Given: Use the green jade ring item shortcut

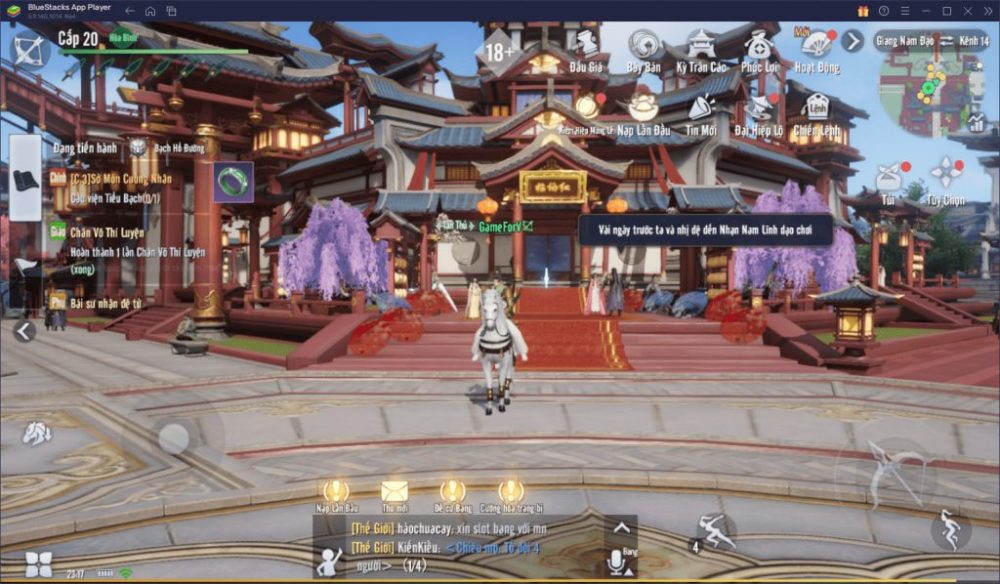Looking at the screenshot, I should click(x=233, y=182).
